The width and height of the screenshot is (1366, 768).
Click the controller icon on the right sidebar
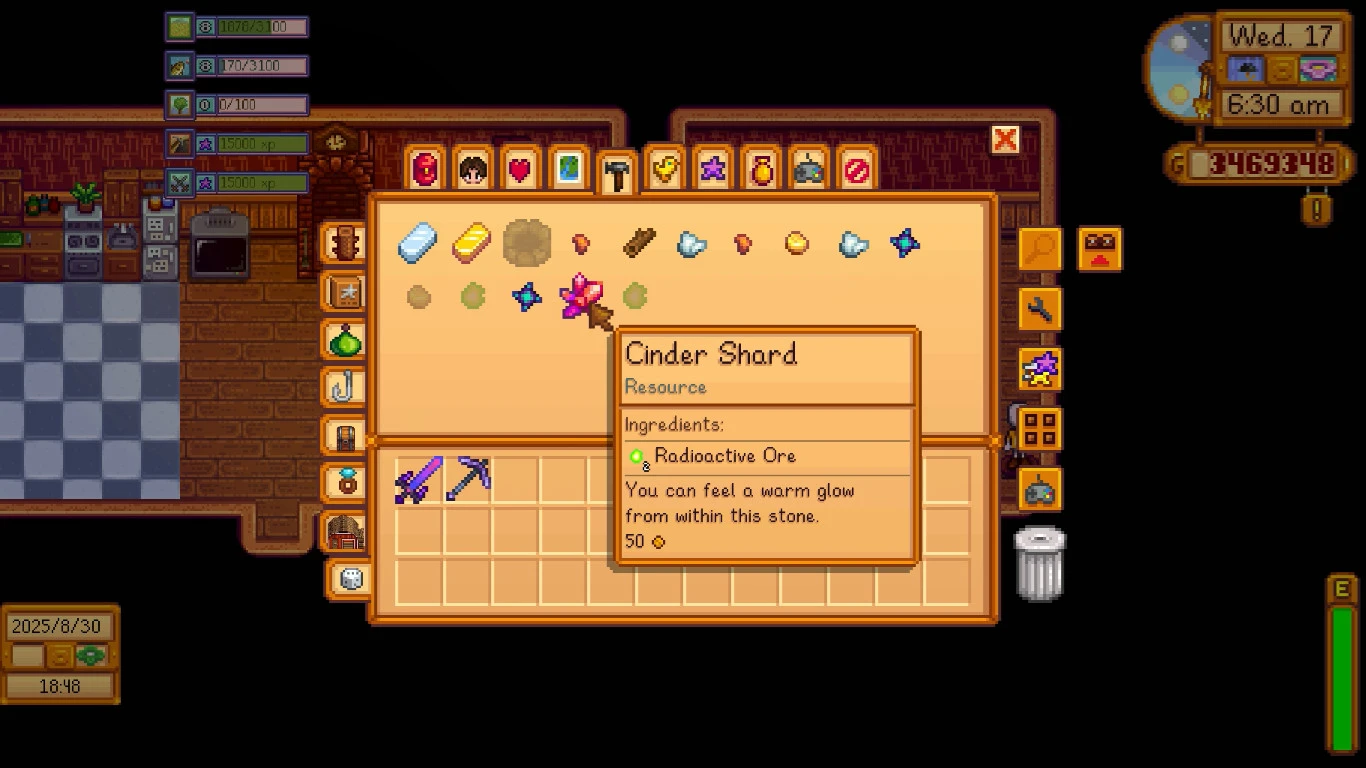tap(1040, 488)
